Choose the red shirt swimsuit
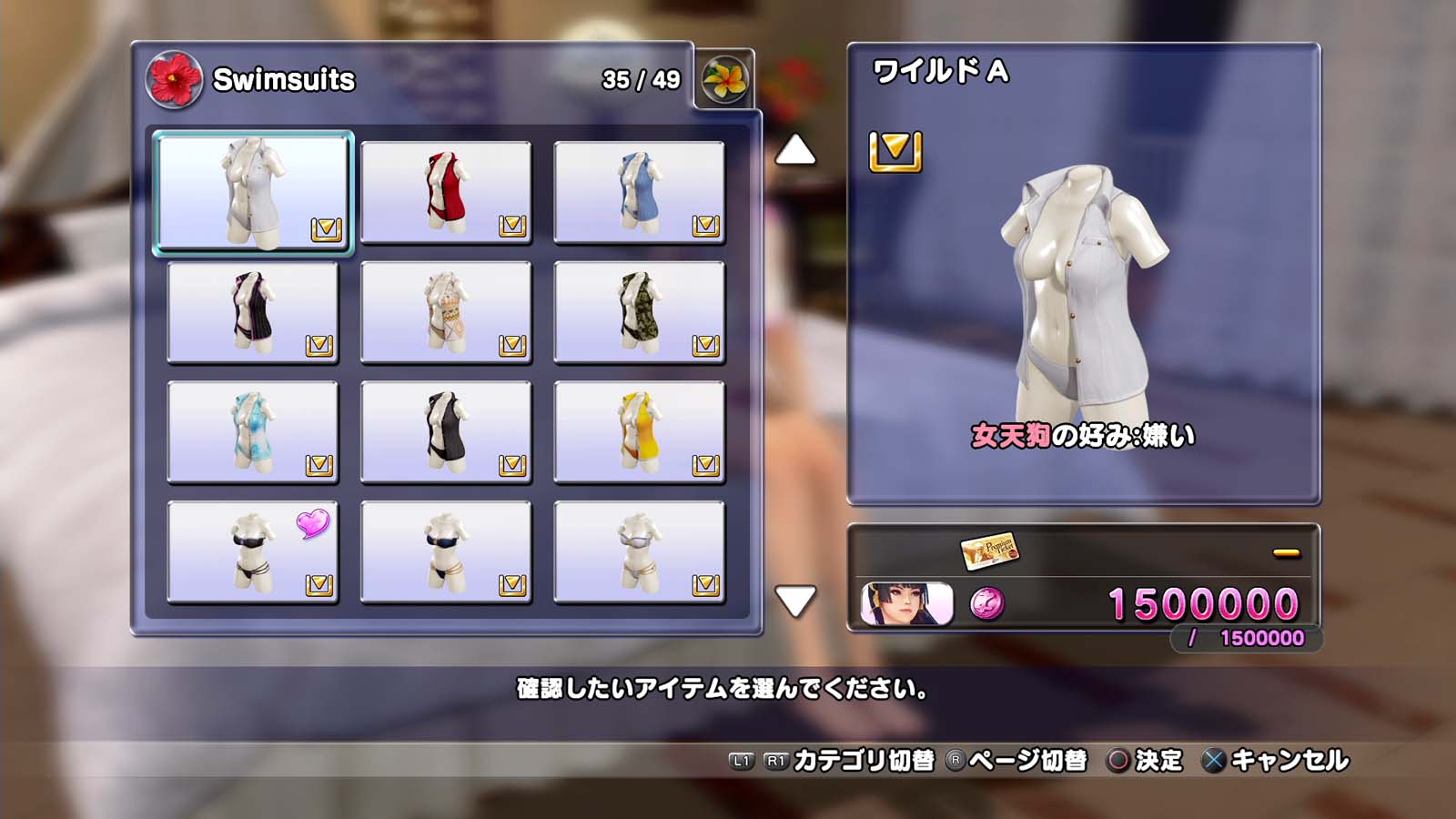The width and height of the screenshot is (1456, 819). 446,192
